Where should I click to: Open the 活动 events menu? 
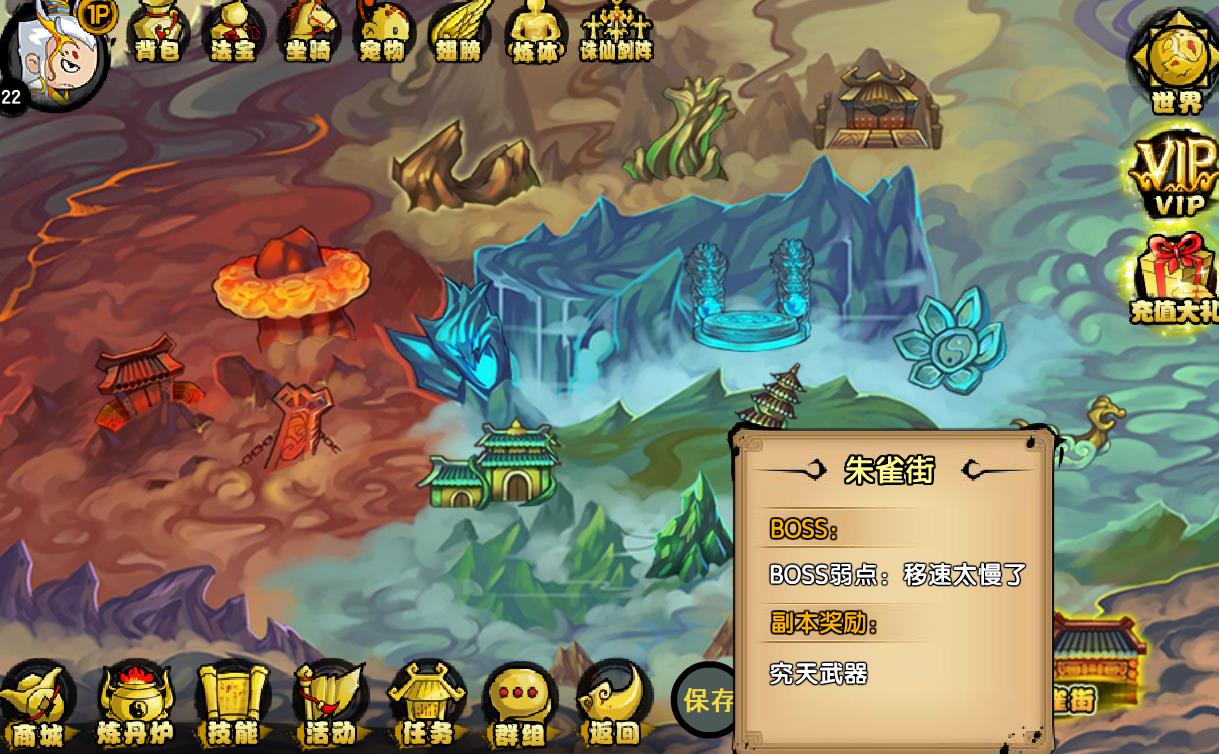pyautogui.click(x=330, y=705)
